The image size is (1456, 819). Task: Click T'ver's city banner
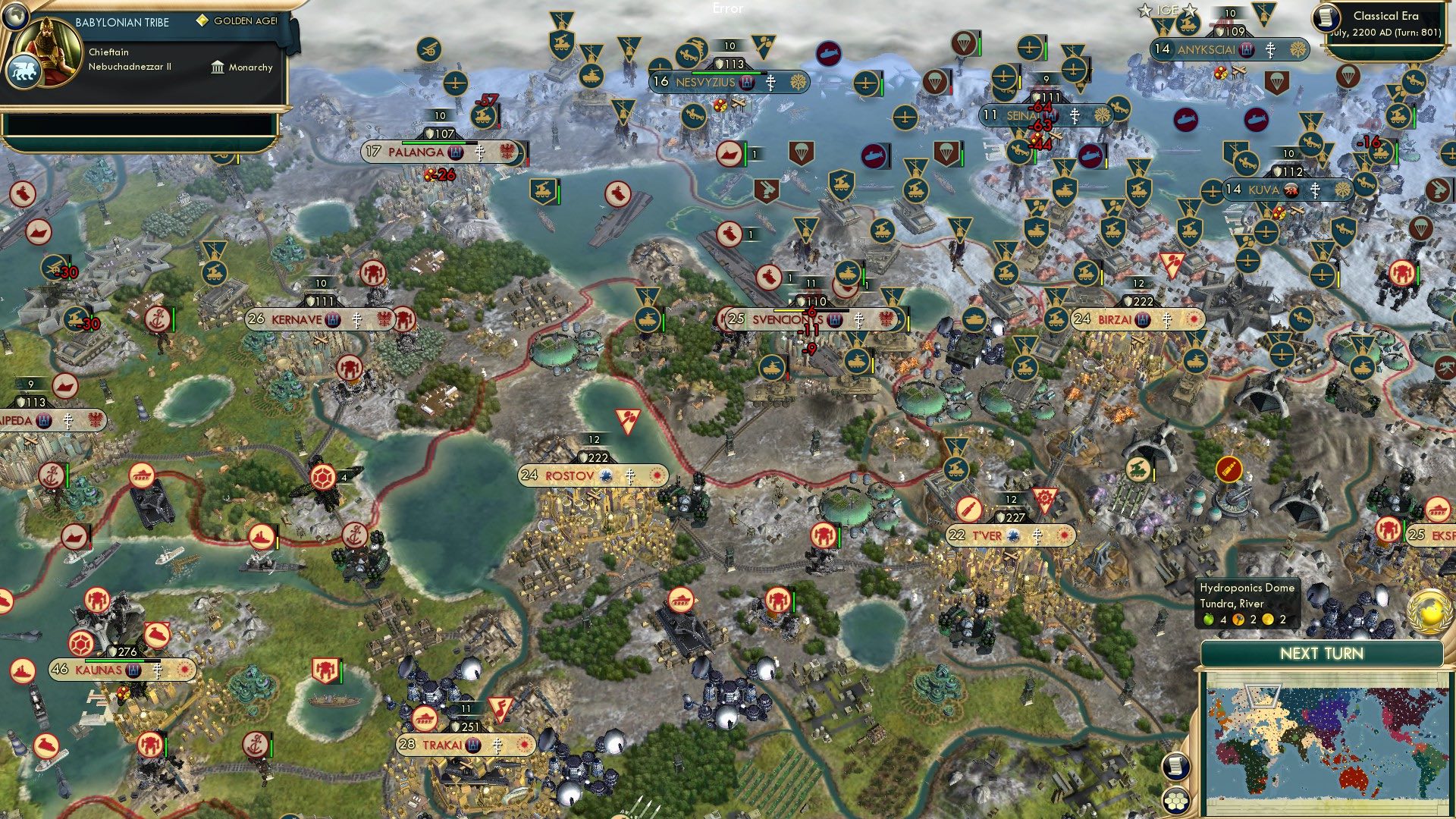(x=986, y=535)
